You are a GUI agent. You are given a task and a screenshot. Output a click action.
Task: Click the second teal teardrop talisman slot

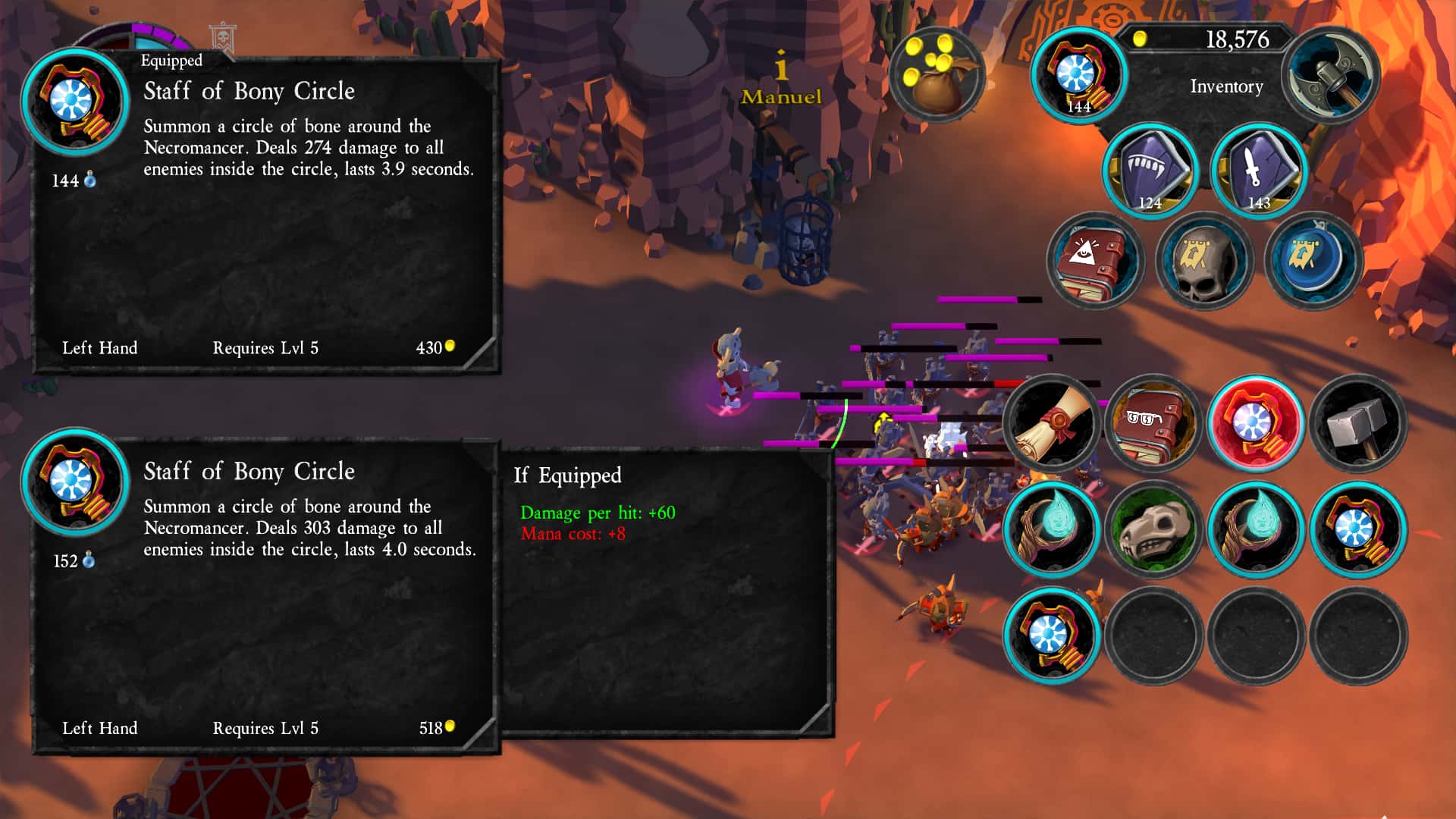point(1256,529)
